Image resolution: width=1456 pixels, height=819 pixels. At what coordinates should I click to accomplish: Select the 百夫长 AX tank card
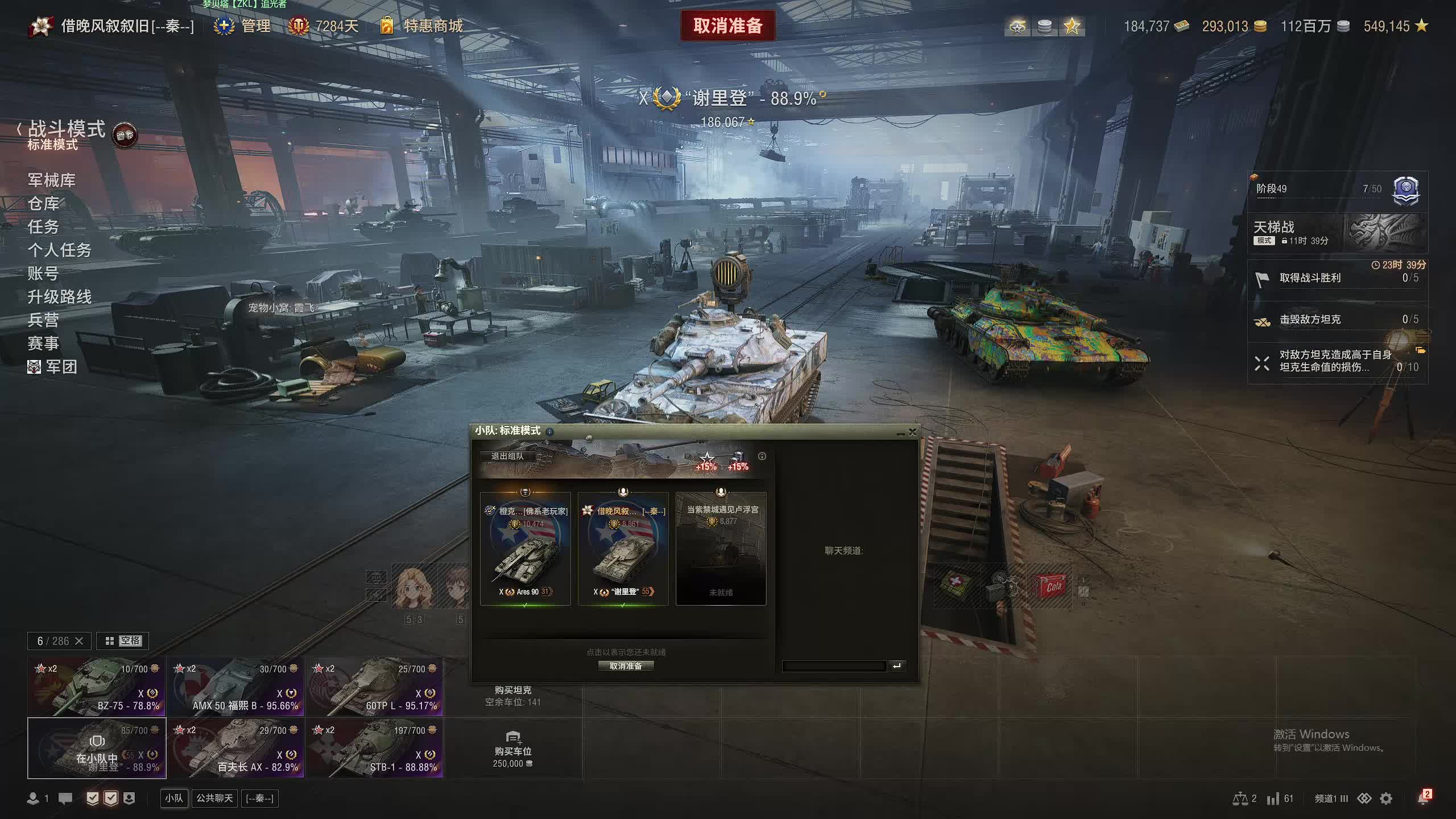pos(235,748)
